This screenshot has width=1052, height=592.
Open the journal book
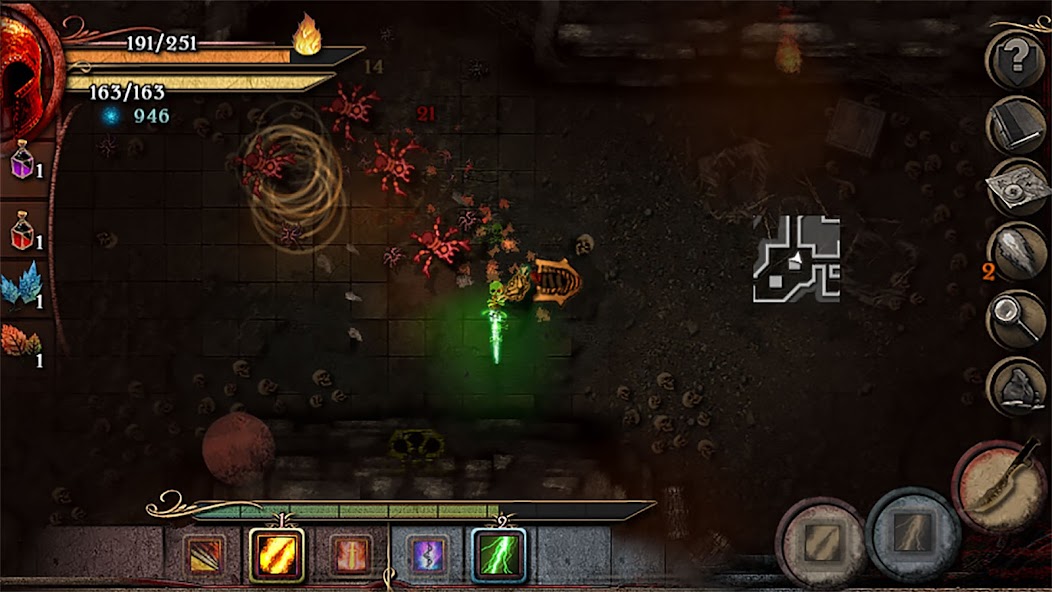coord(1016,124)
